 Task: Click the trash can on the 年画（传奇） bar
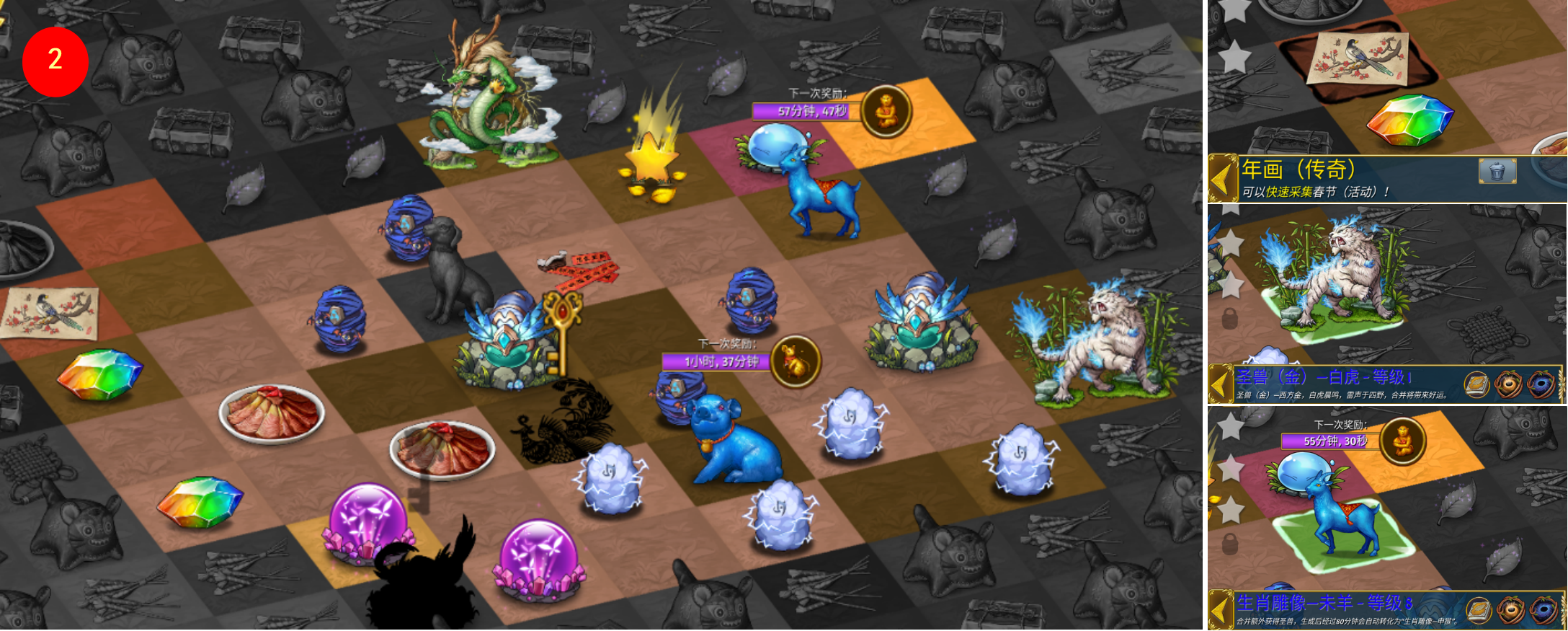point(1497,172)
